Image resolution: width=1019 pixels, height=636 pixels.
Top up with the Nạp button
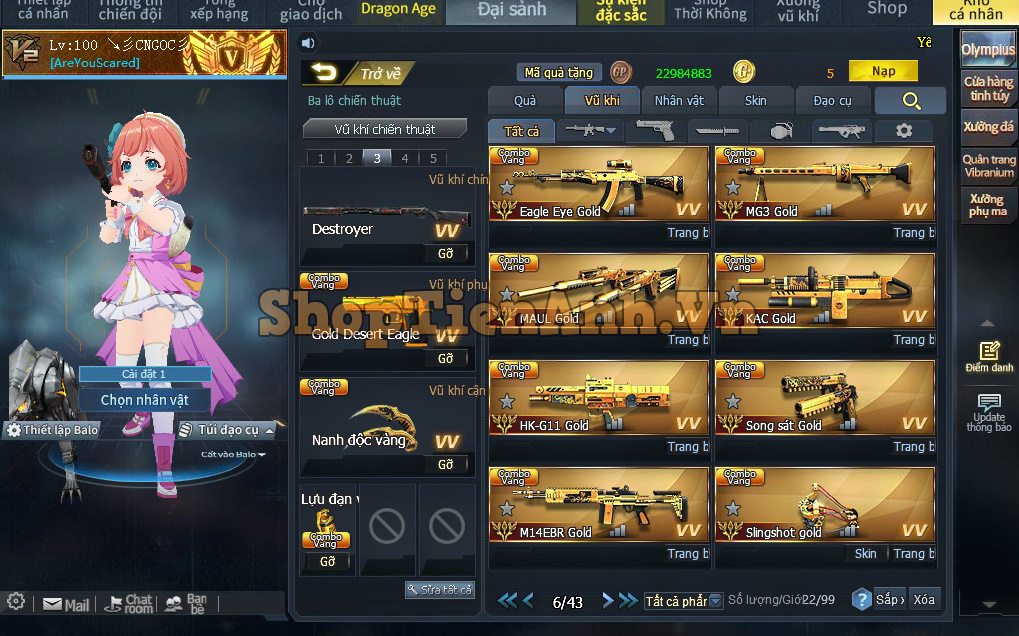coord(883,72)
